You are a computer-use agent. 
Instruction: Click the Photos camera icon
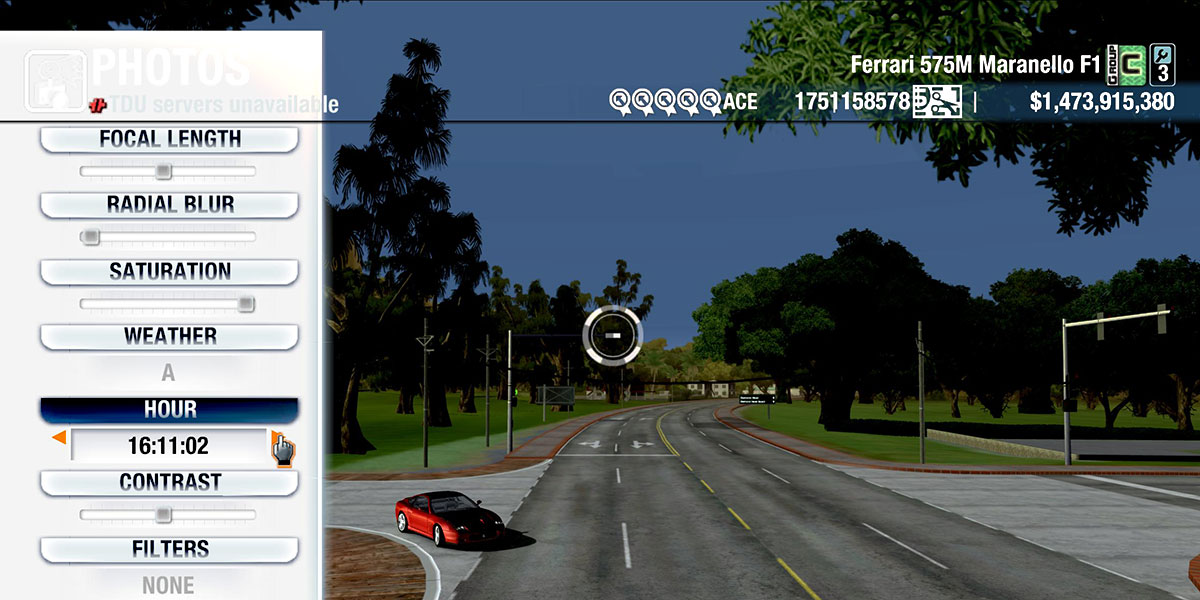click(x=55, y=80)
